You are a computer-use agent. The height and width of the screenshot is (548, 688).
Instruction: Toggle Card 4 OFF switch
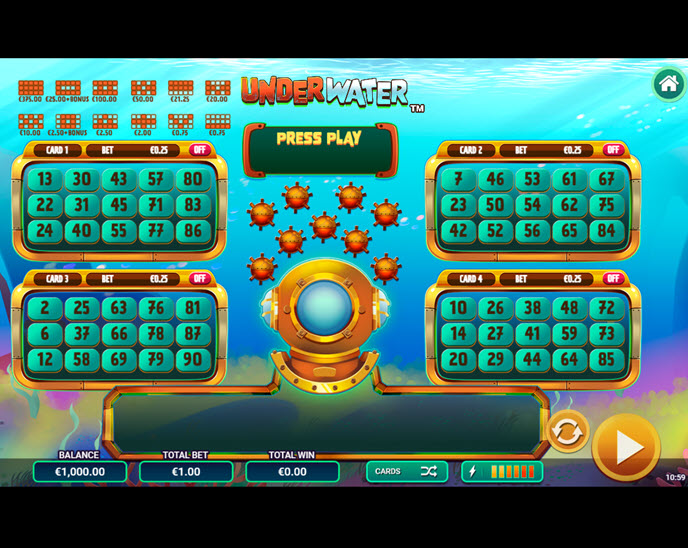(613, 279)
